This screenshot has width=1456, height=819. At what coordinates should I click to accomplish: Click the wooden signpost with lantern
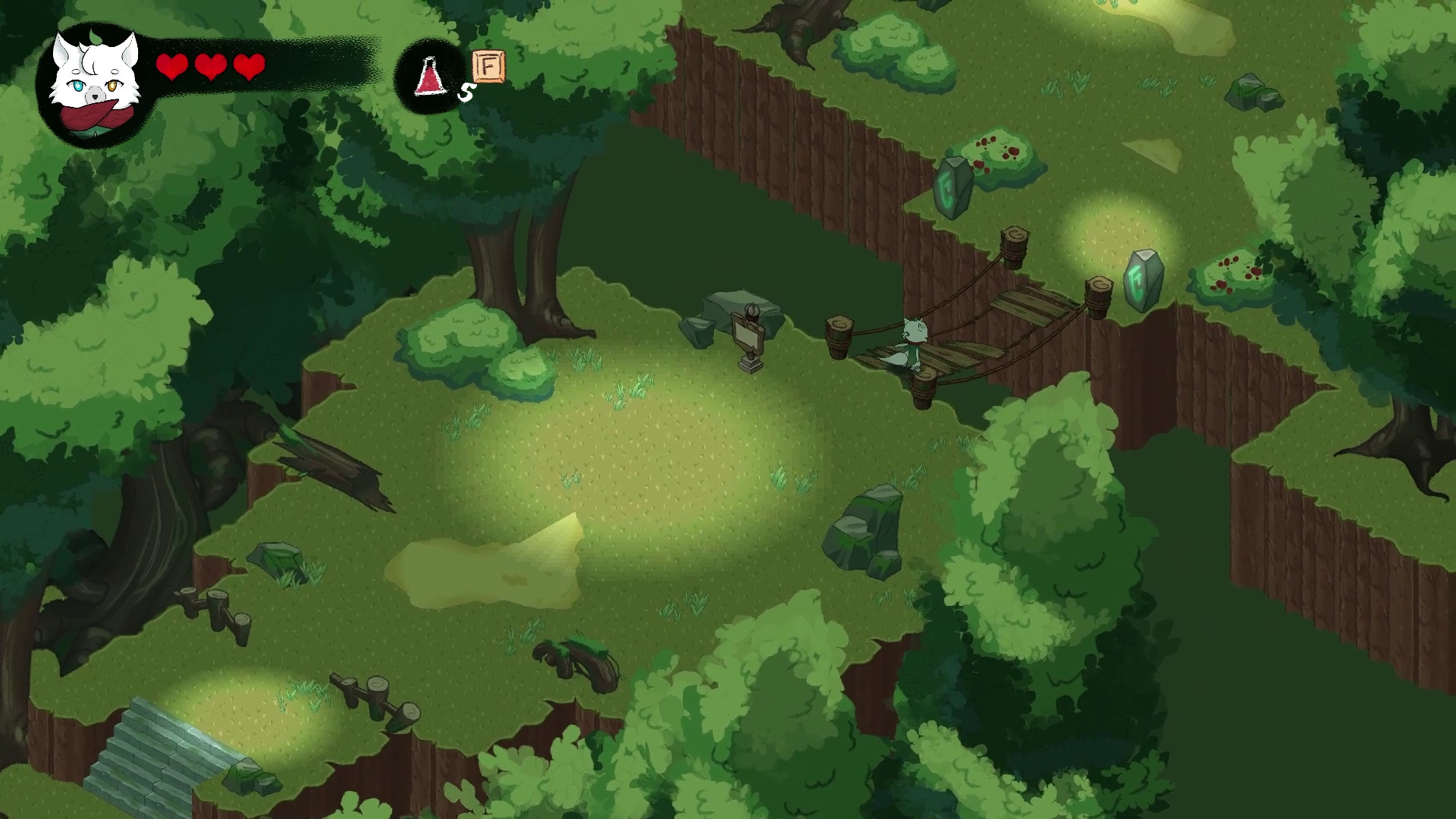click(747, 334)
